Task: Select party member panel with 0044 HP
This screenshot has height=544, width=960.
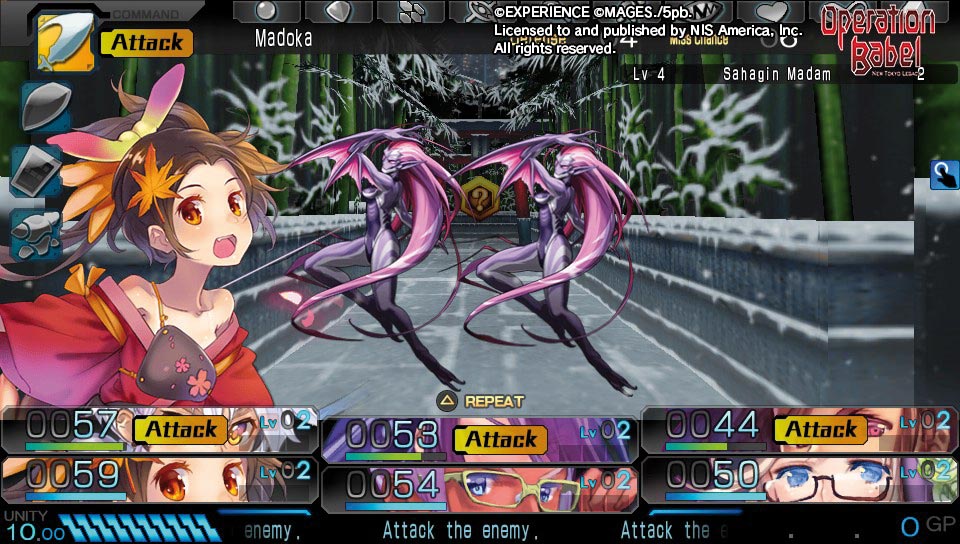Action: [798, 429]
